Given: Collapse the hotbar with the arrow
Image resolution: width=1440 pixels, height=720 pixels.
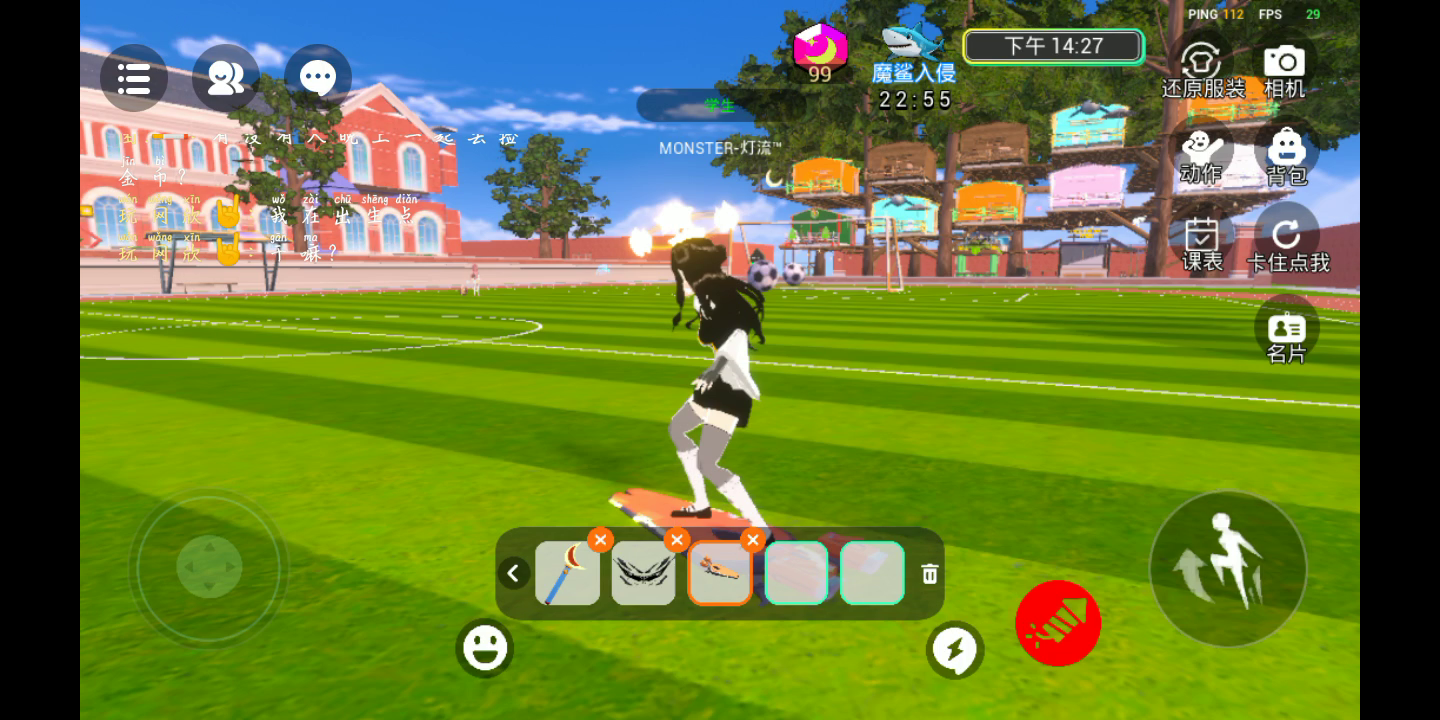Looking at the screenshot, I should click(x=514, y=573).
